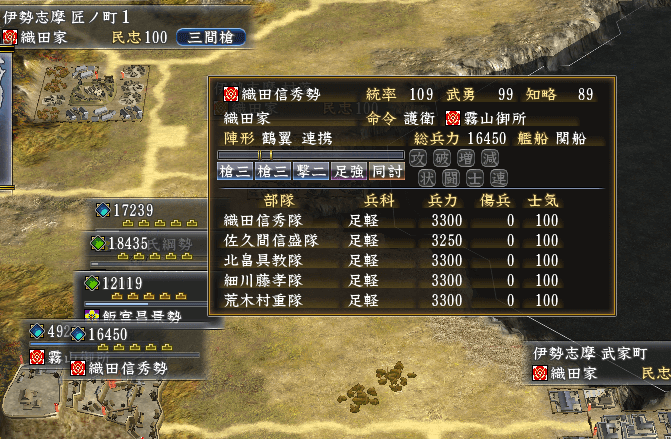Image resolution: width=671 pixels, height=439 pixels.
Task: Click the greyed 減 status icon
Action: [489, 158]
